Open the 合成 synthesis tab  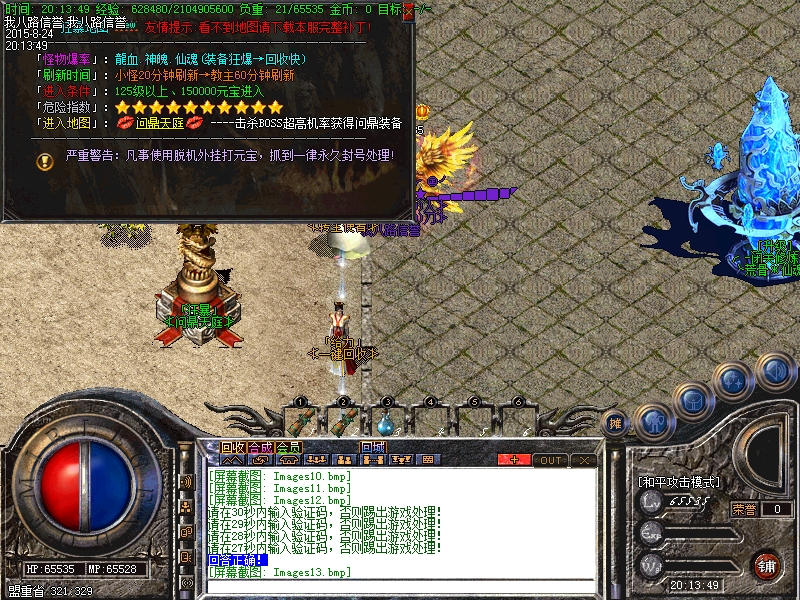pyautogui.click(x=260, y=447)
